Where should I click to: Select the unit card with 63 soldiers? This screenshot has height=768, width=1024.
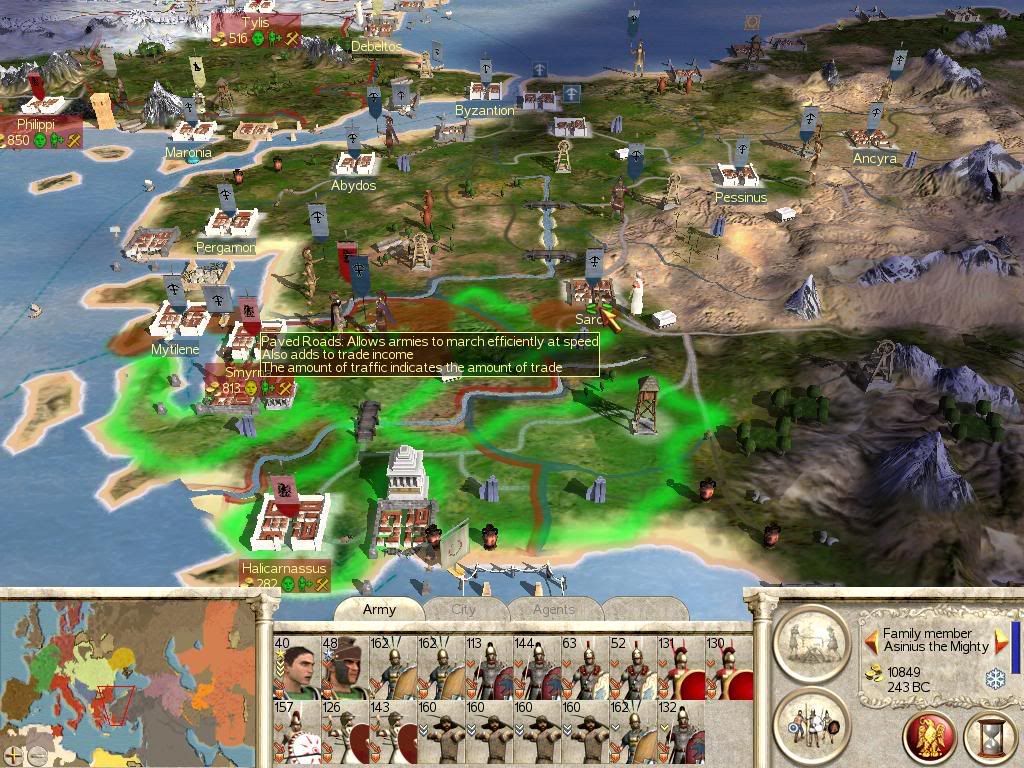[x=584, y=667]
